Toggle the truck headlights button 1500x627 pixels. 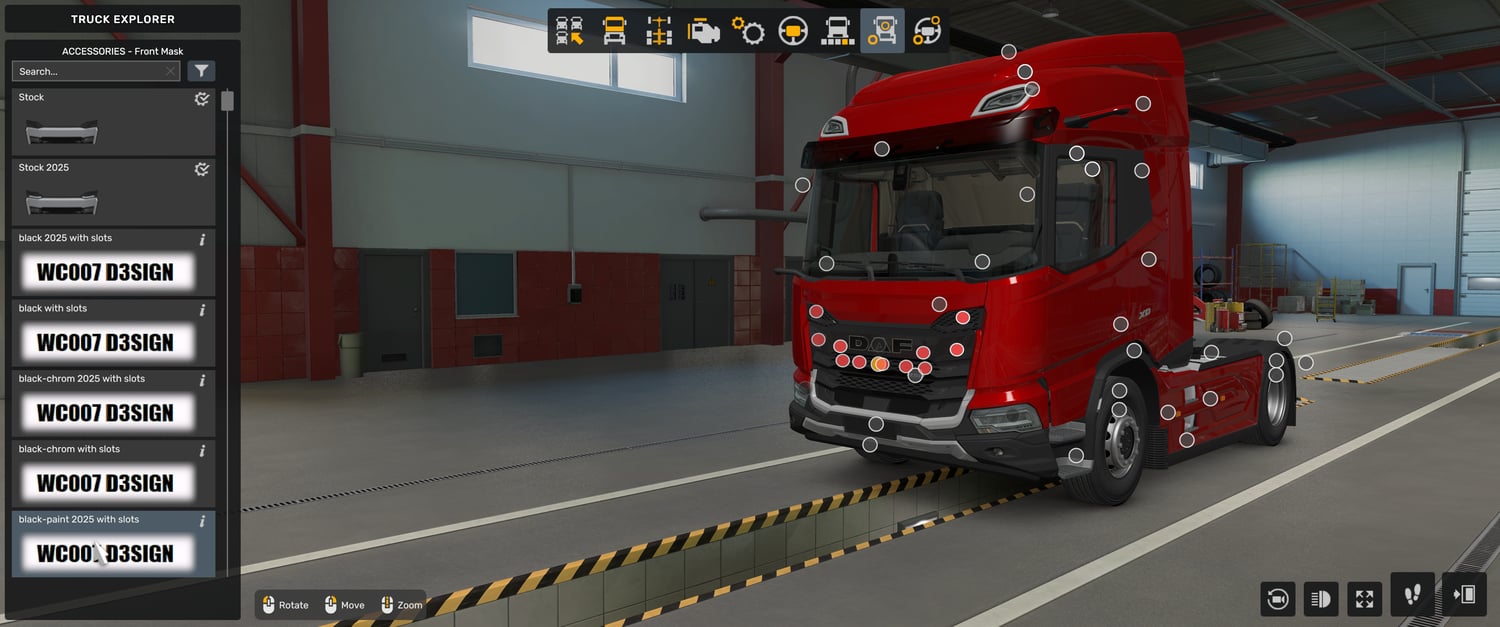(1321, 599)
